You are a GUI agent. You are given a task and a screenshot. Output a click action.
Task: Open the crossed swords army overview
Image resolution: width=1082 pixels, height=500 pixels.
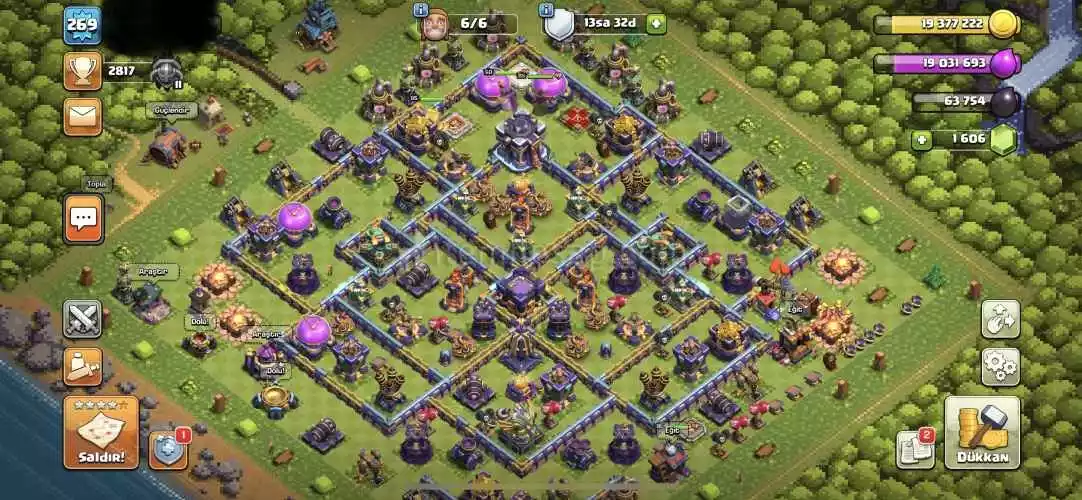pos(83,319)
